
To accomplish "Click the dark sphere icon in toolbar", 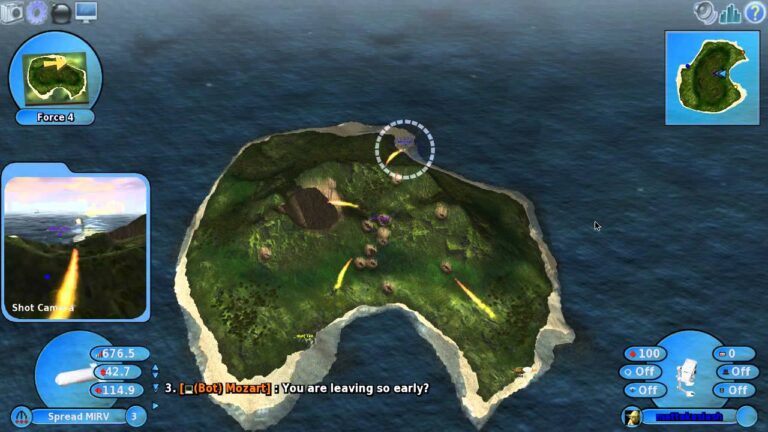I will click(x=62, y=13).
